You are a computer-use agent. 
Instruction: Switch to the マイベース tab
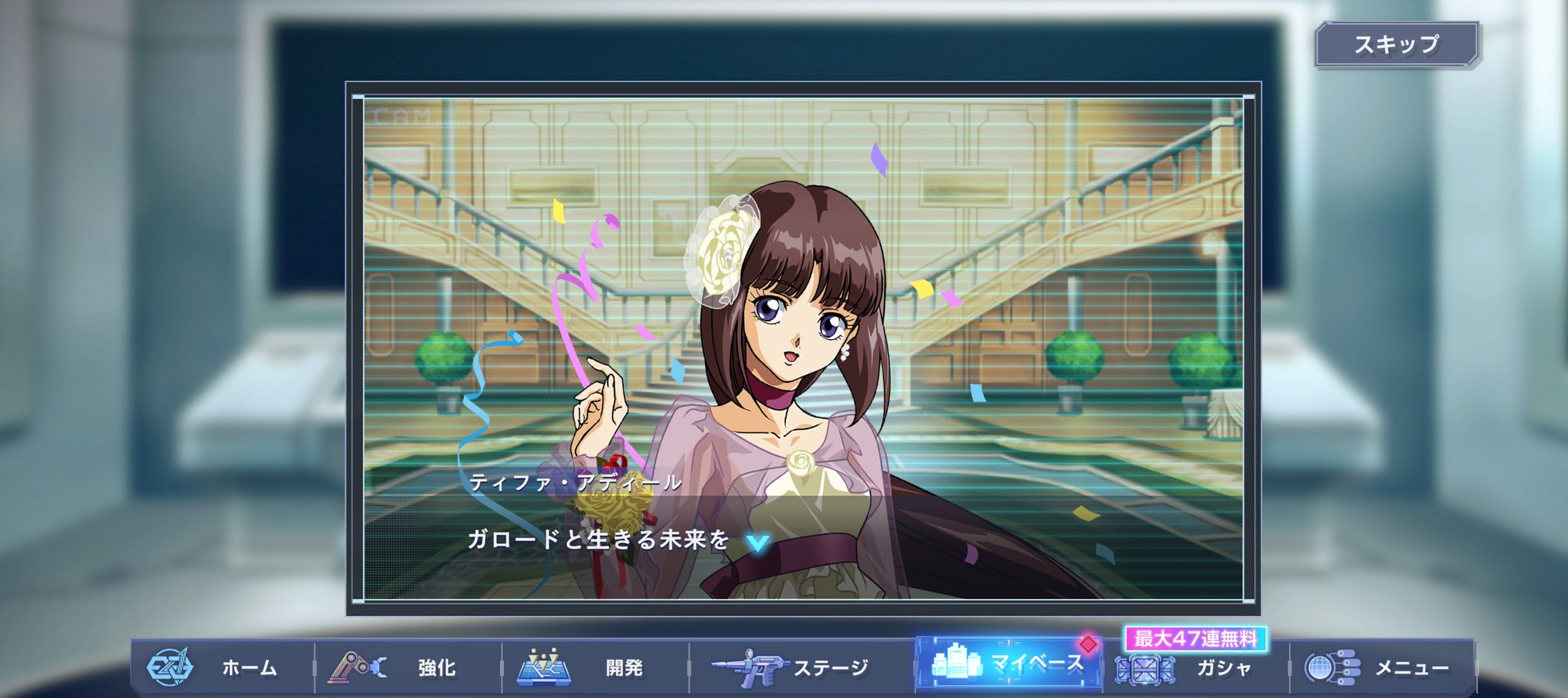pyautogui.click(x=1008, y=663)
